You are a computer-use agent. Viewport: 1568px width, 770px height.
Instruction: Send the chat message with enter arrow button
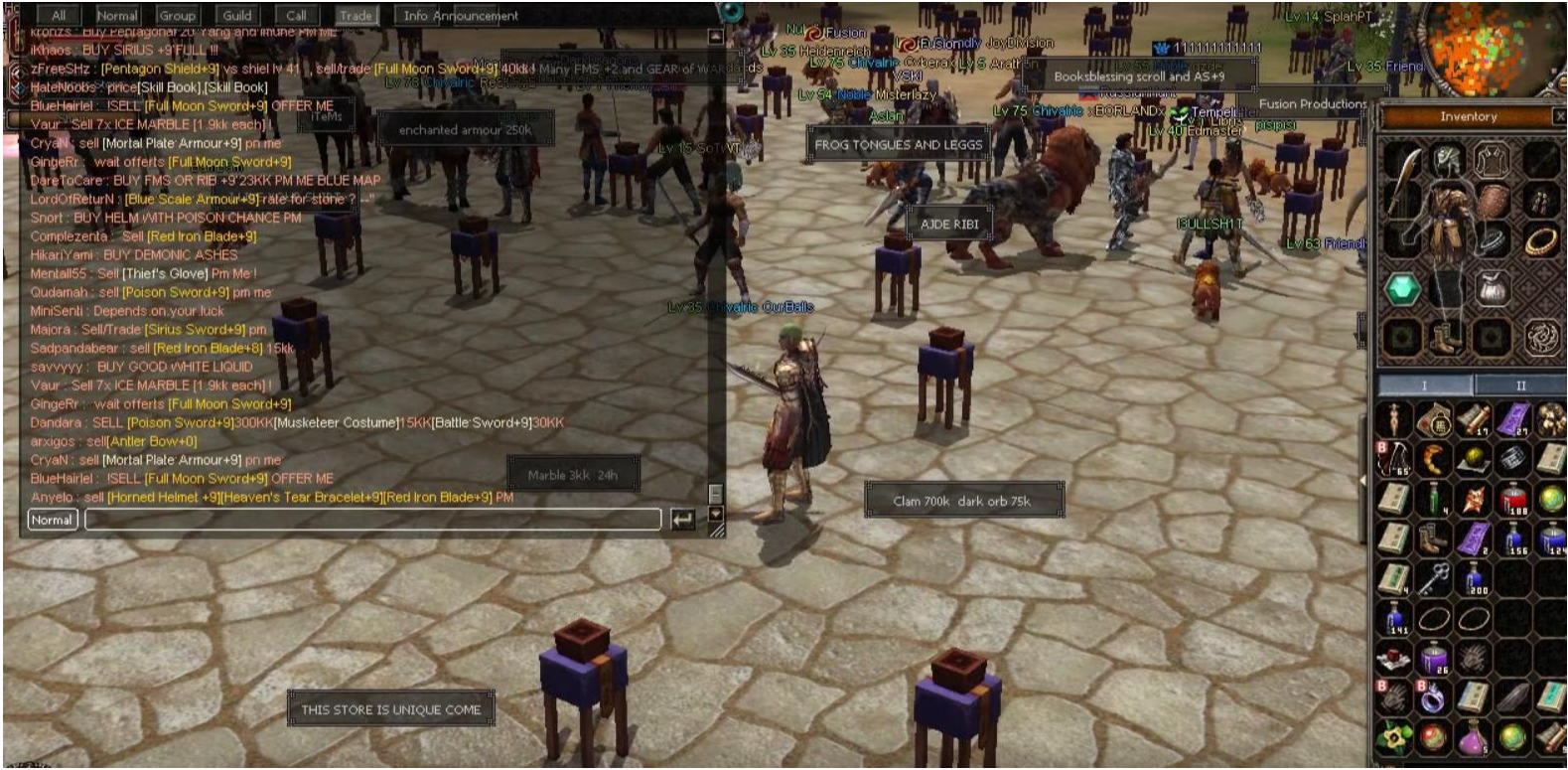click(x=682, y=520)
